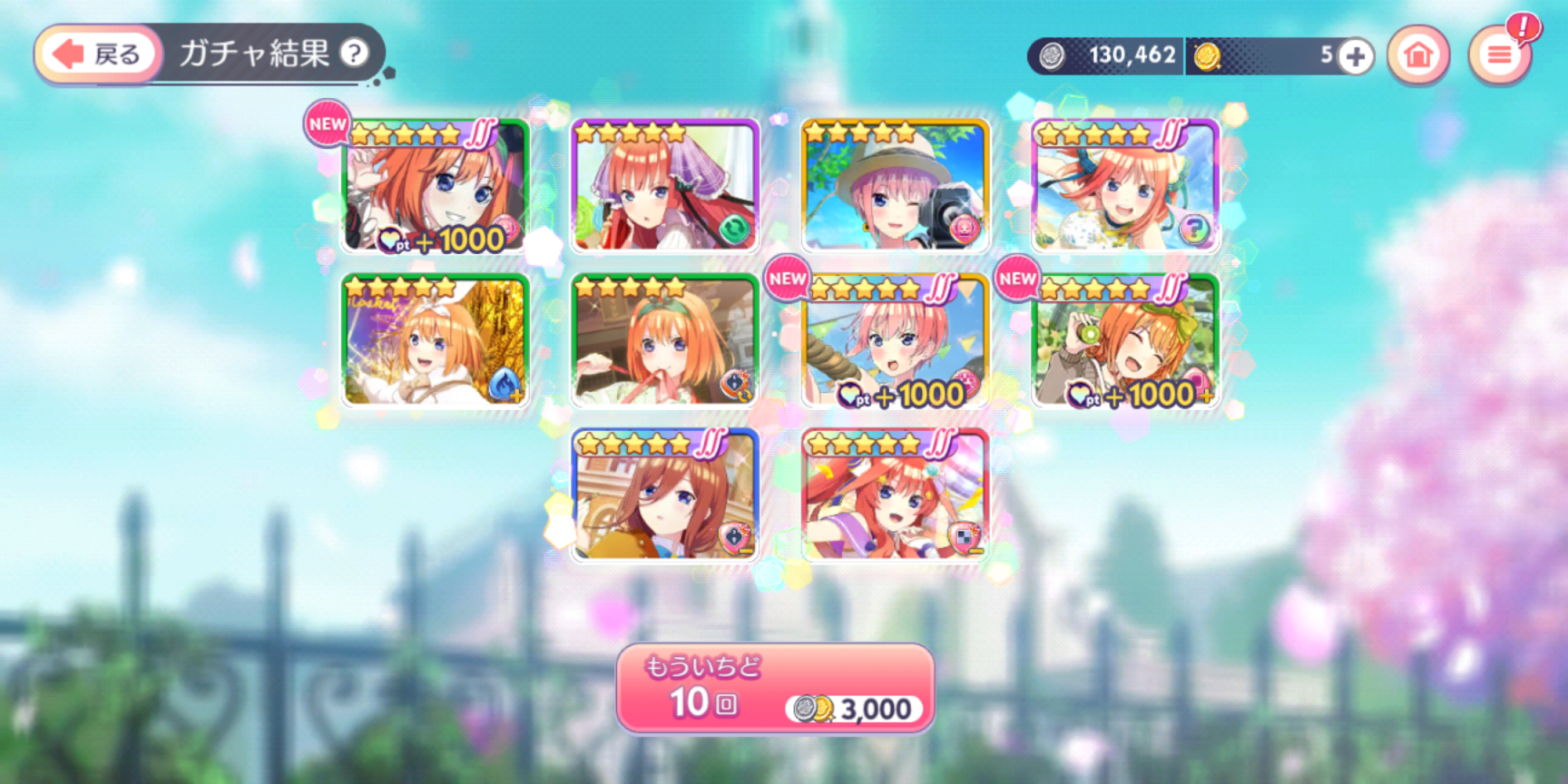Open the hamburger menu with the alert badge

tap(1498, 55)
